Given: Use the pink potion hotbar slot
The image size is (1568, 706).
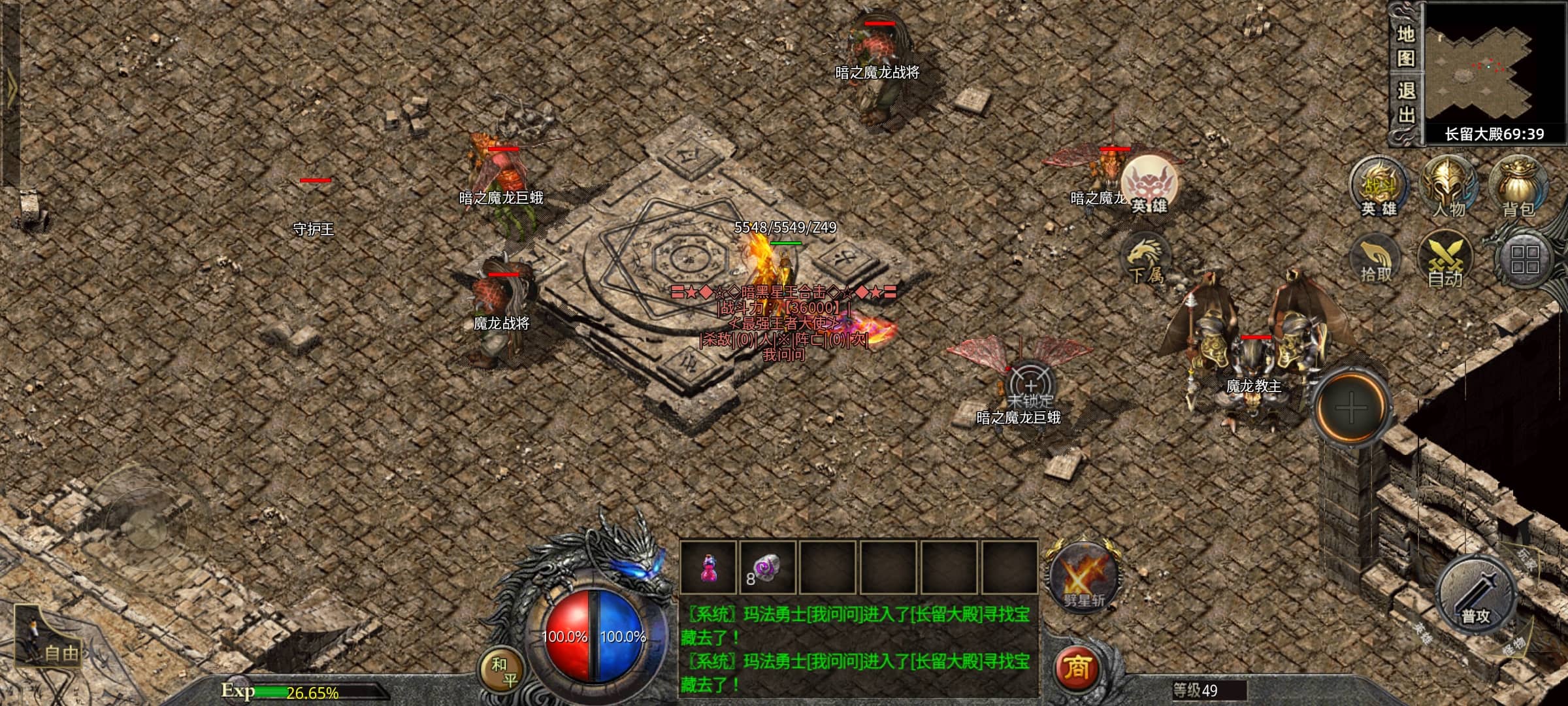Looking at the screenshot, I should [708, 568].
